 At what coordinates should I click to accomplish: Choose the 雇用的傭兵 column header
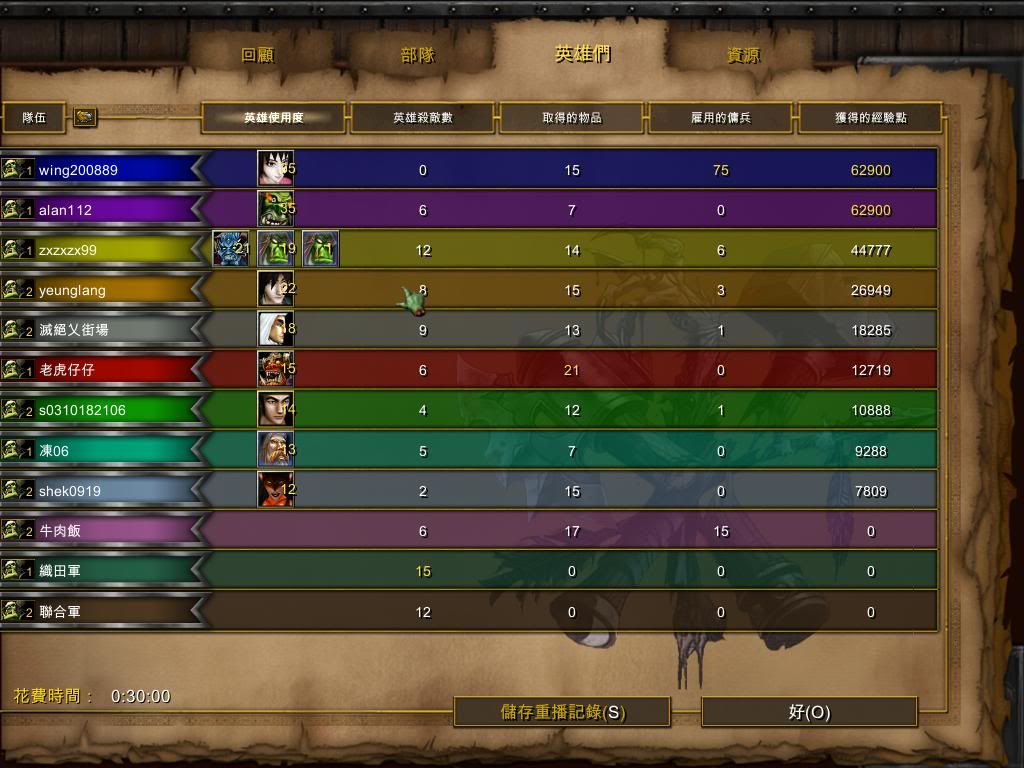click(x=721, y=118)
